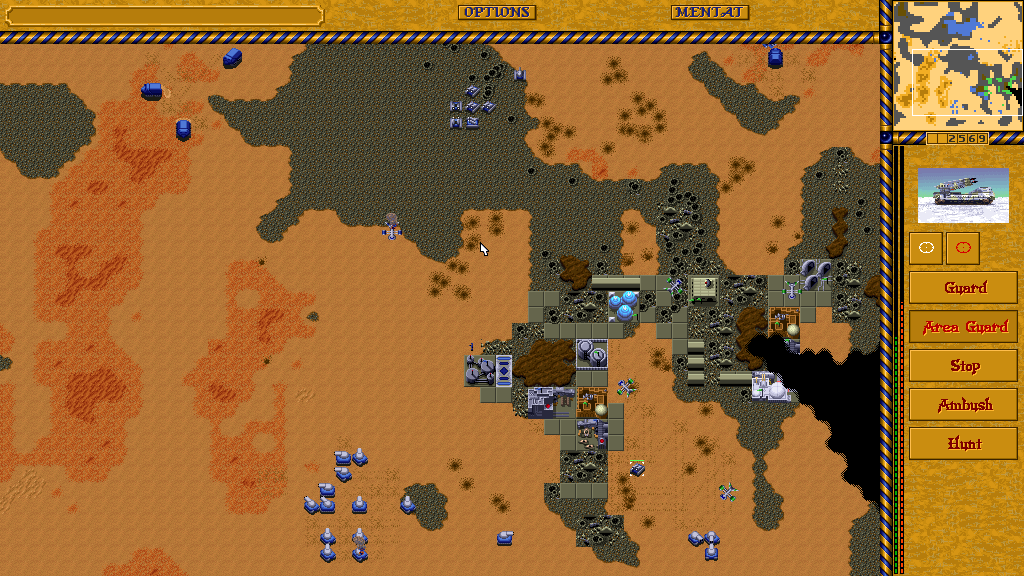Set unit to Guard mode

[x=964, y=288]
